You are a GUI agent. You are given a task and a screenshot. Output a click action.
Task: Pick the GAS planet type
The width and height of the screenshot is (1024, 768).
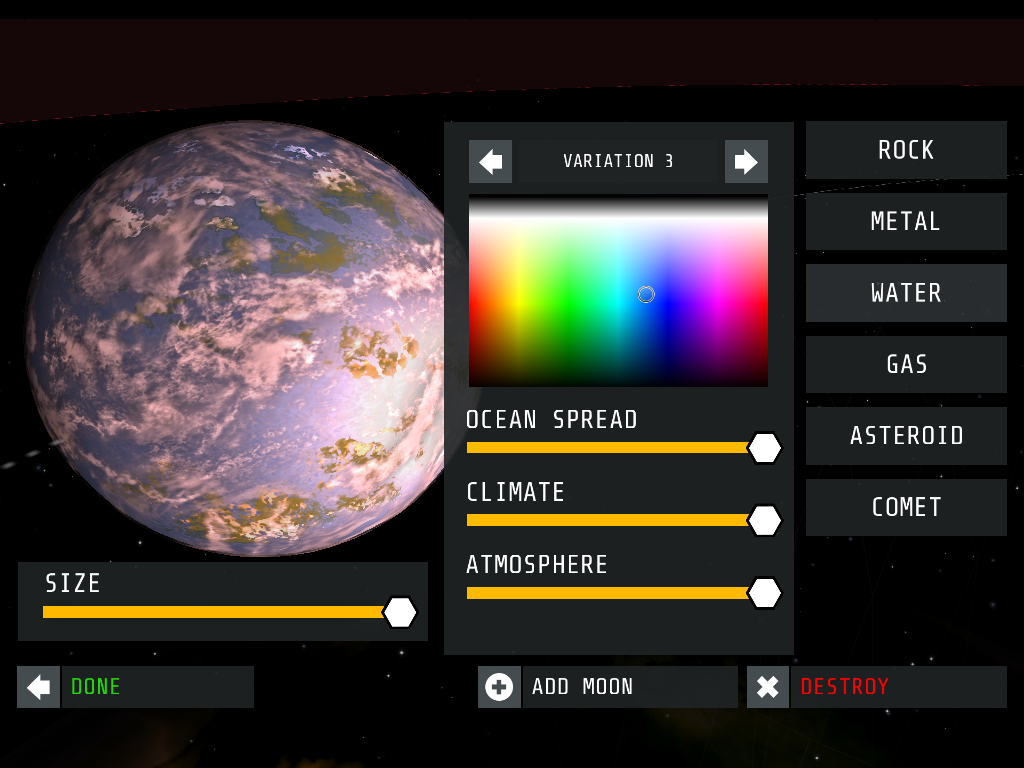[x=906, y=364]
